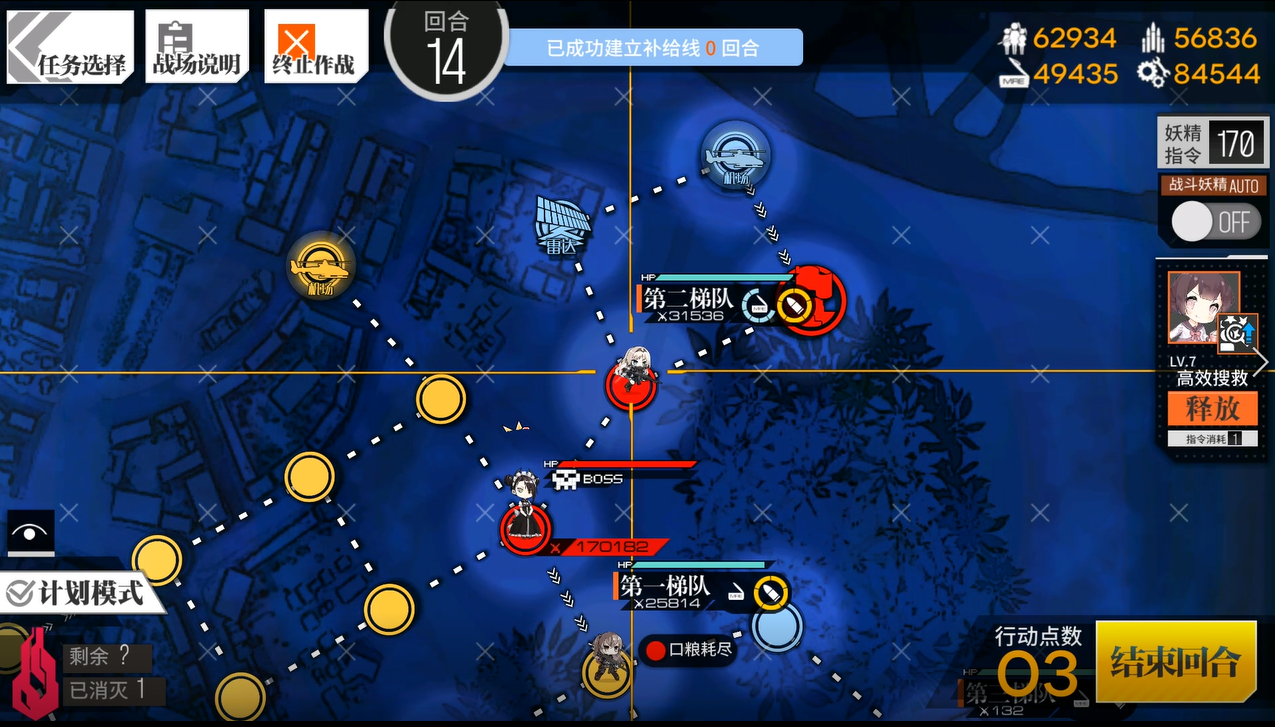Toggle the eye visibility icon
The image size is (1275, 727).
(x=30, y=533)
